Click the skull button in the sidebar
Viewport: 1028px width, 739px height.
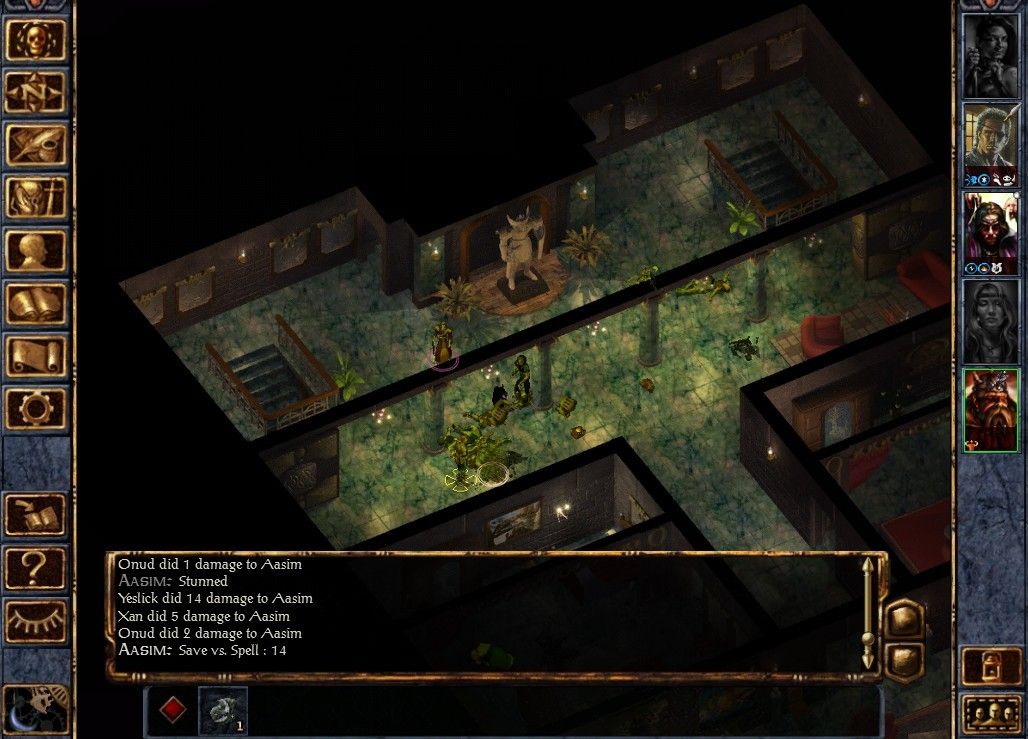pyautogui.click(x=36, y=39)
